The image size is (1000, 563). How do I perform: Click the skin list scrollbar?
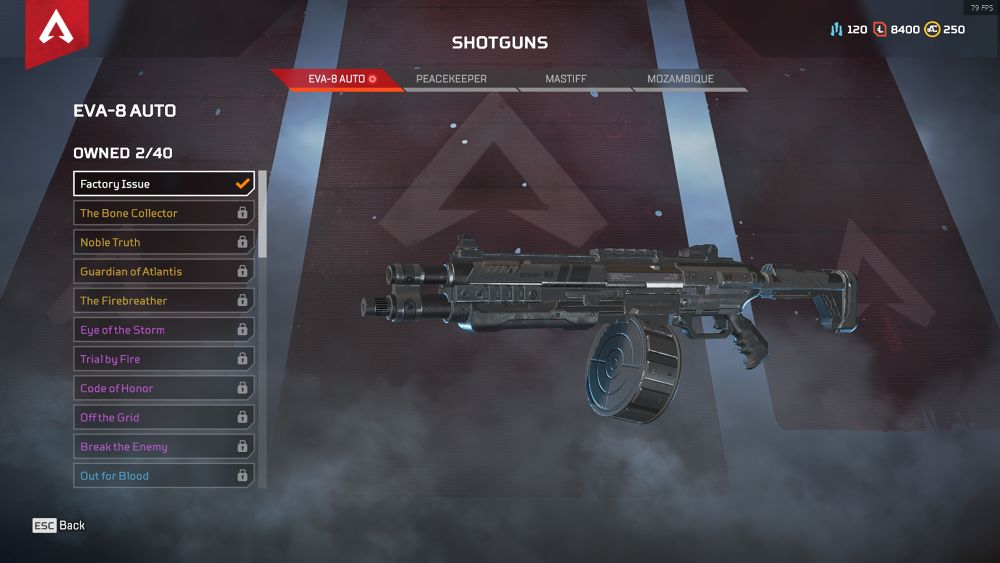tap(263, 214)
